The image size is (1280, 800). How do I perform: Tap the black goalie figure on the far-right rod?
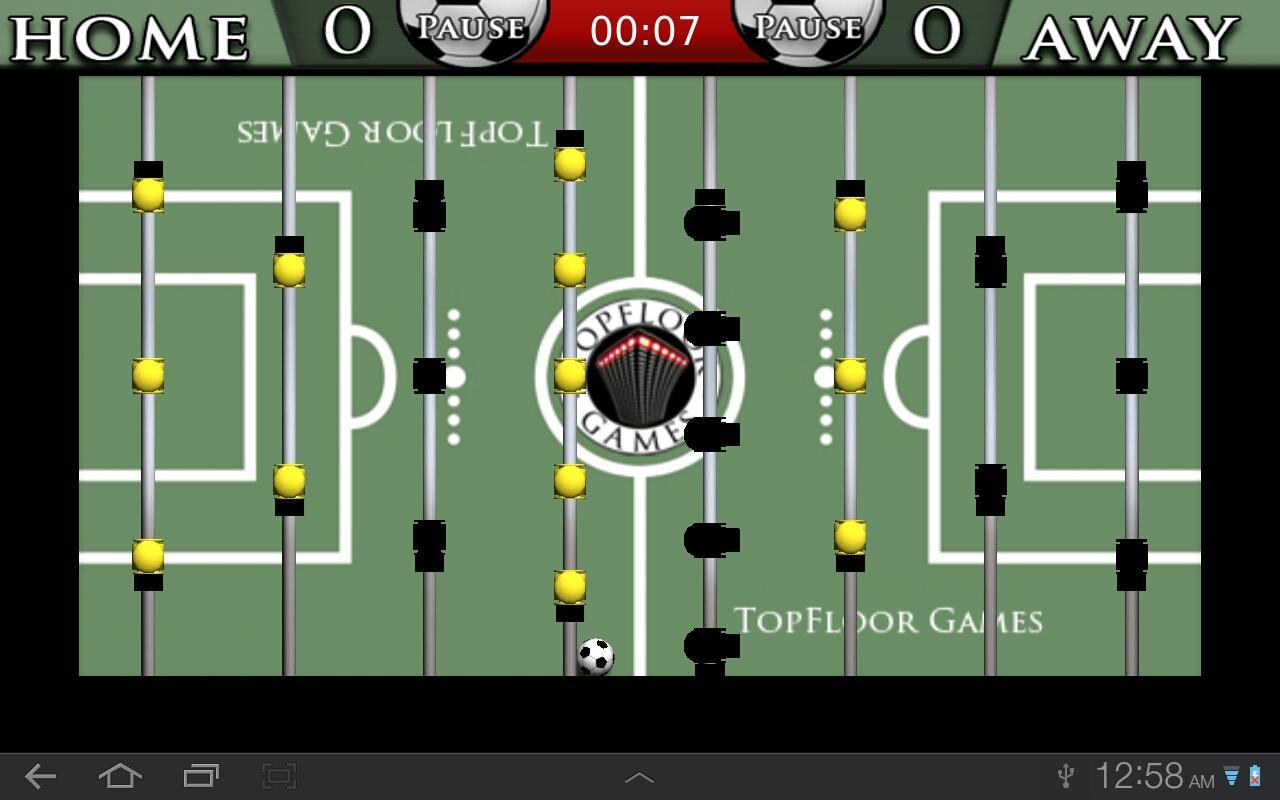pyautogui.click(x=1133, y=375)
